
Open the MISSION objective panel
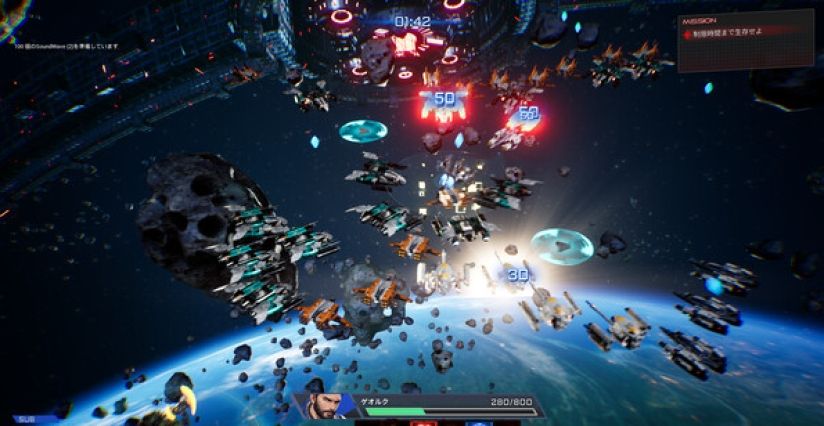[744, 41]
